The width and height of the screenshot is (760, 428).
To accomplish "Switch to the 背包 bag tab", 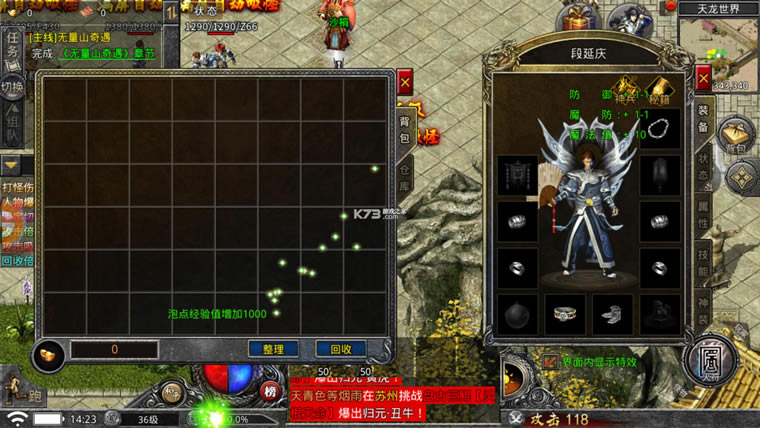I will (405, 127).
